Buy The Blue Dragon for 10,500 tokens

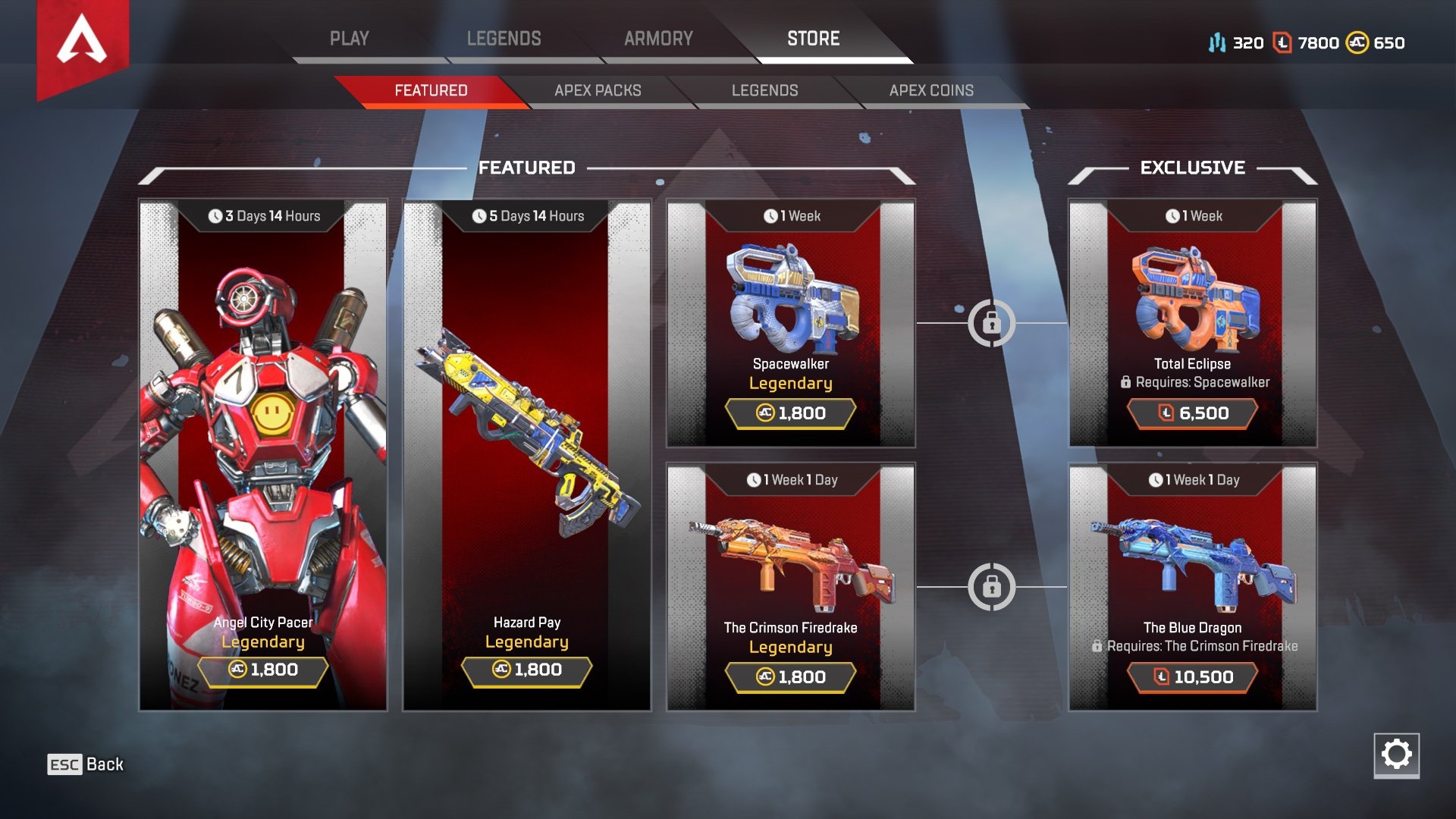point(1193,677)
